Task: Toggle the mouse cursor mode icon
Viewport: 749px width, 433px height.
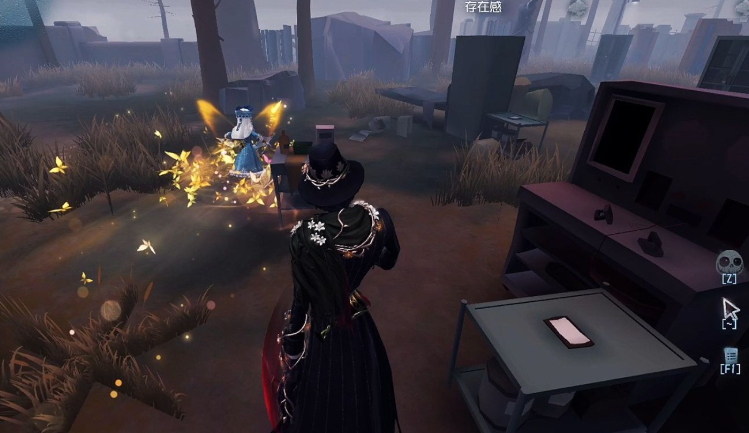Action: pos(729,308)
